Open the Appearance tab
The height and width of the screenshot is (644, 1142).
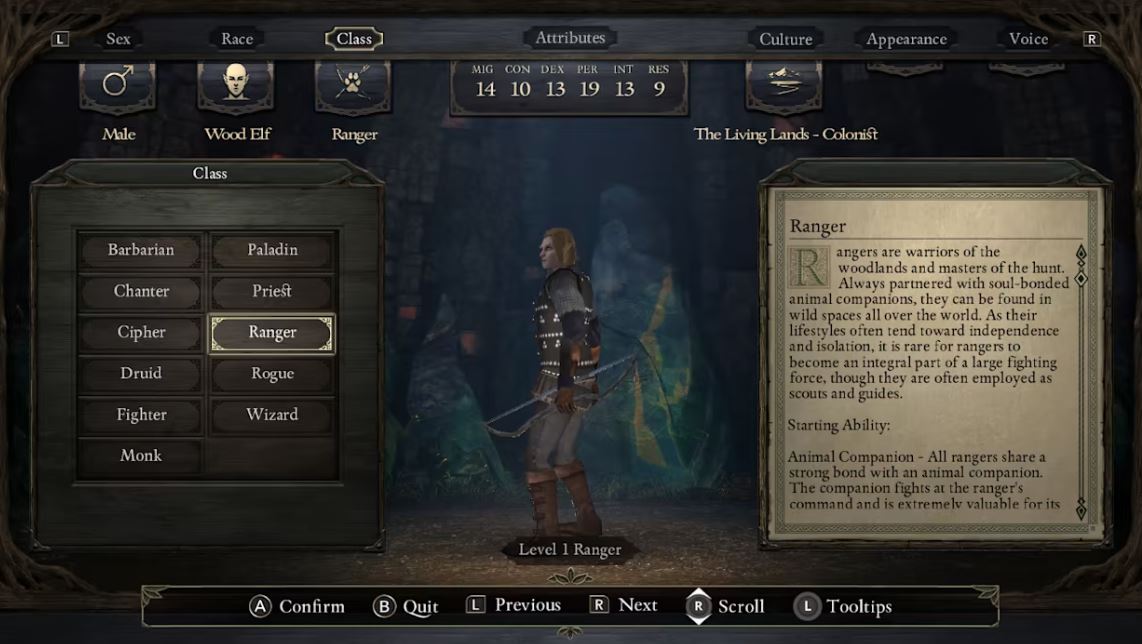tap(906, 39)
